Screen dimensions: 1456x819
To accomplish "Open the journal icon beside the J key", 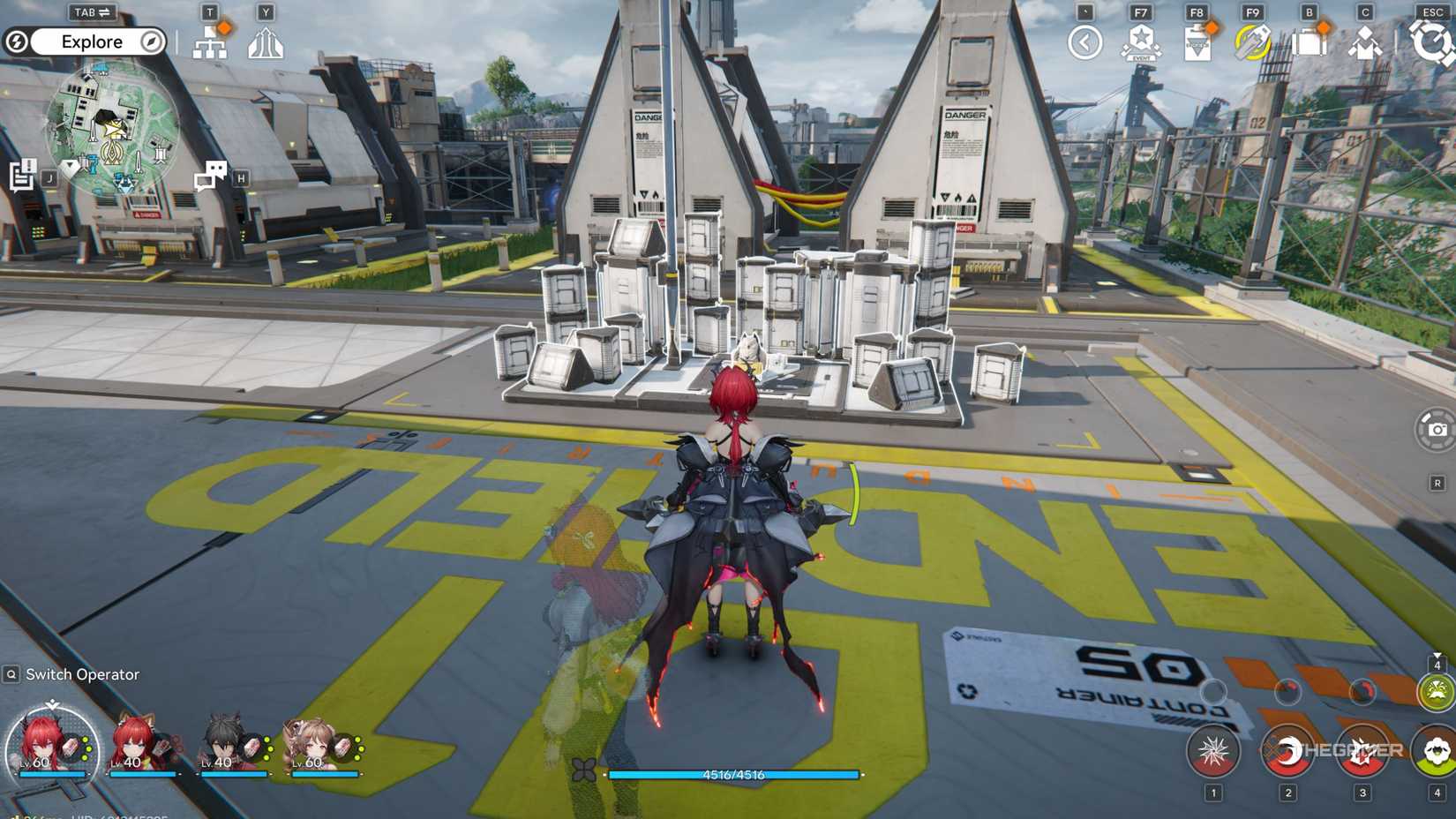I will pos(21,174).
